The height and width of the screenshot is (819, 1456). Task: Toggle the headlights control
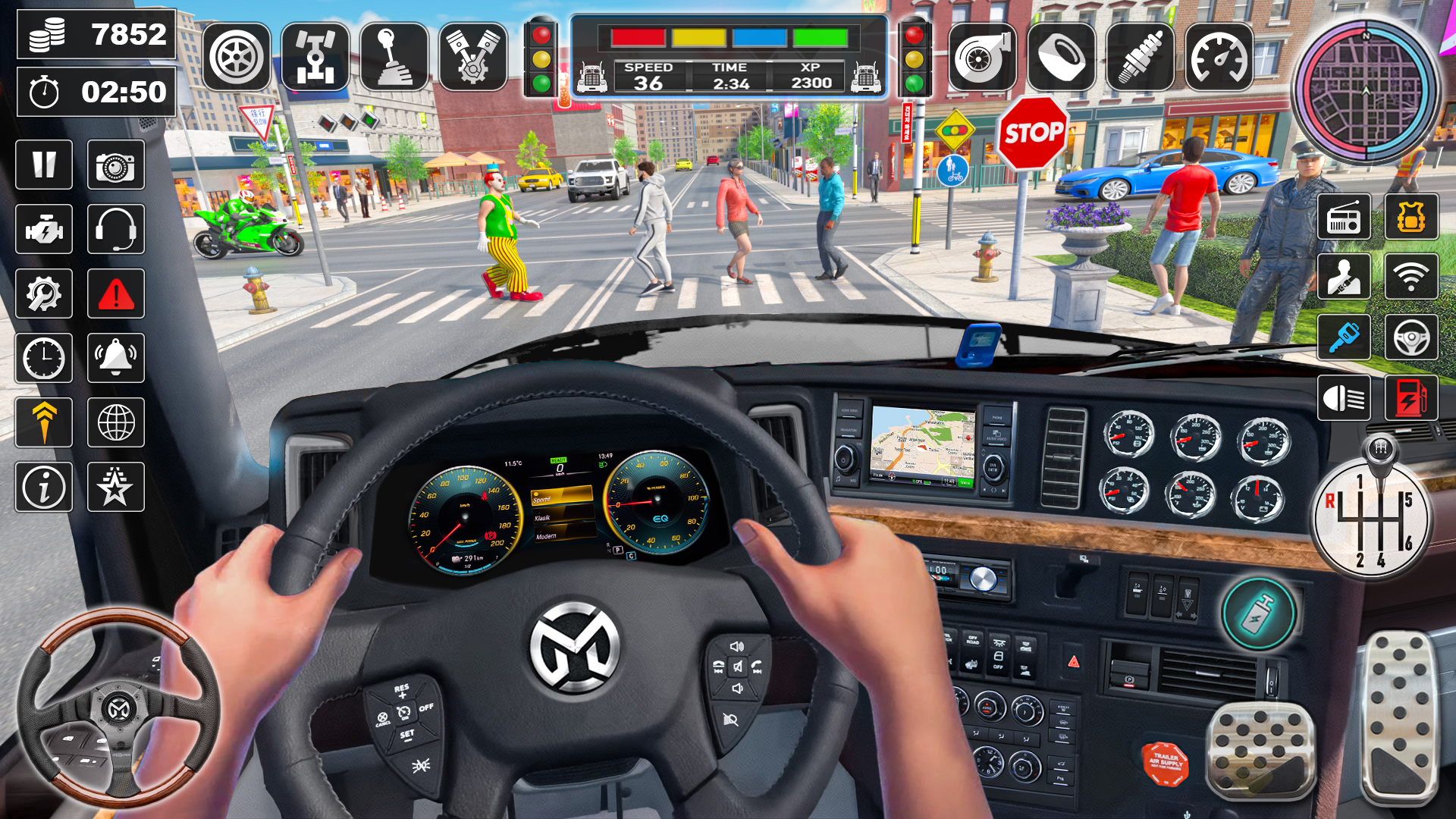point(1344,398)
